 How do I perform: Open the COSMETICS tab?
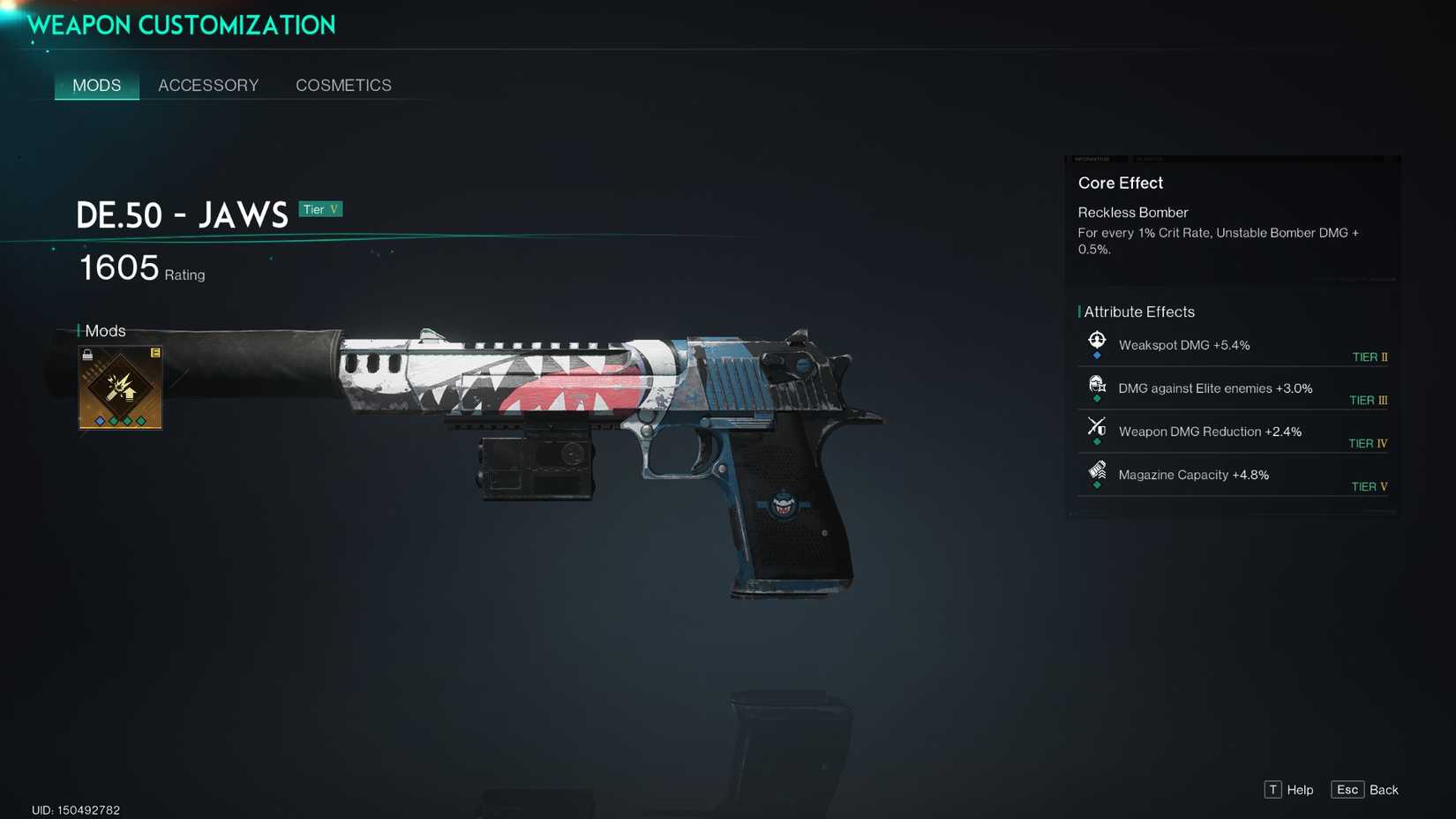pyautogui.click(x=343, y=85)
